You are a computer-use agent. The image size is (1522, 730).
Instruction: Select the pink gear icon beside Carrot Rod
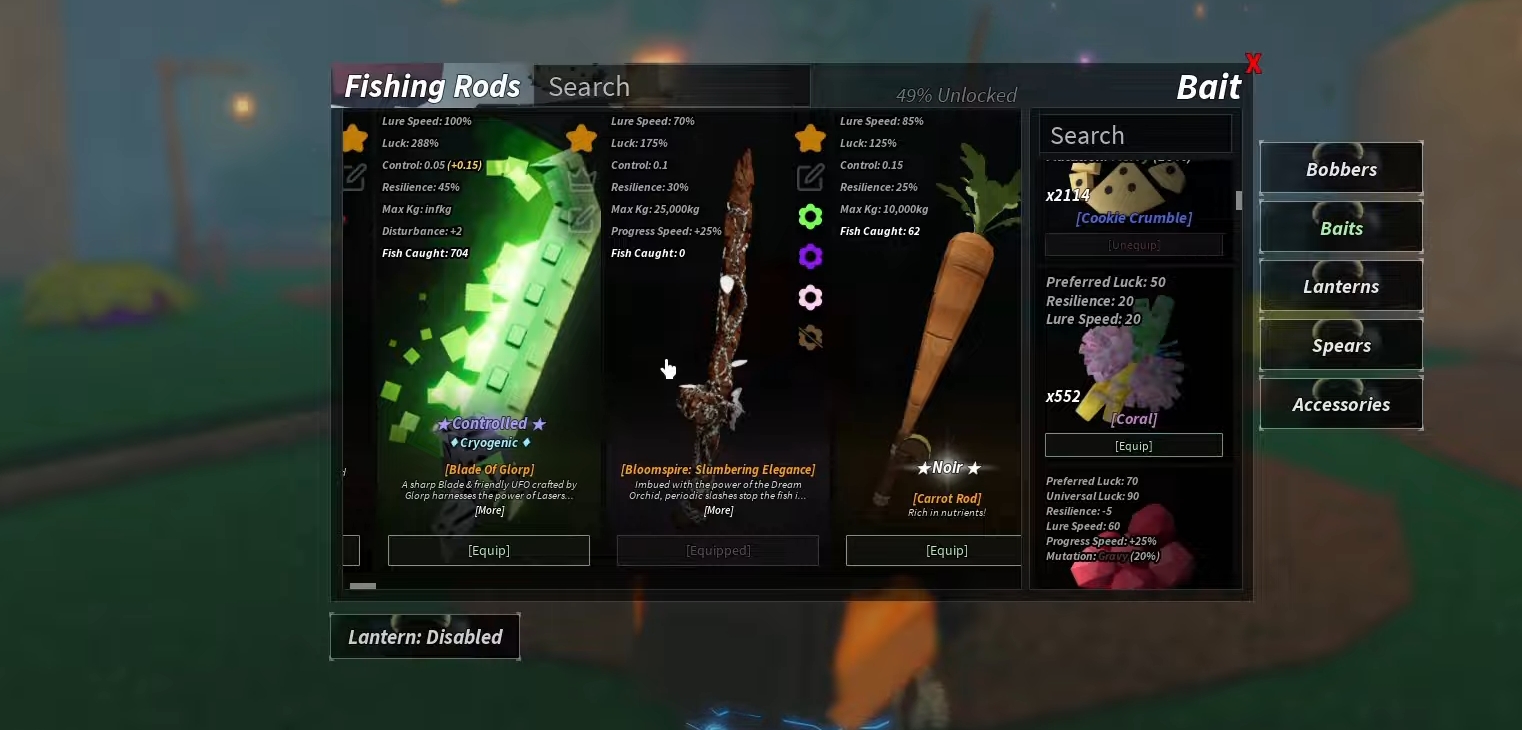[810, 297]
